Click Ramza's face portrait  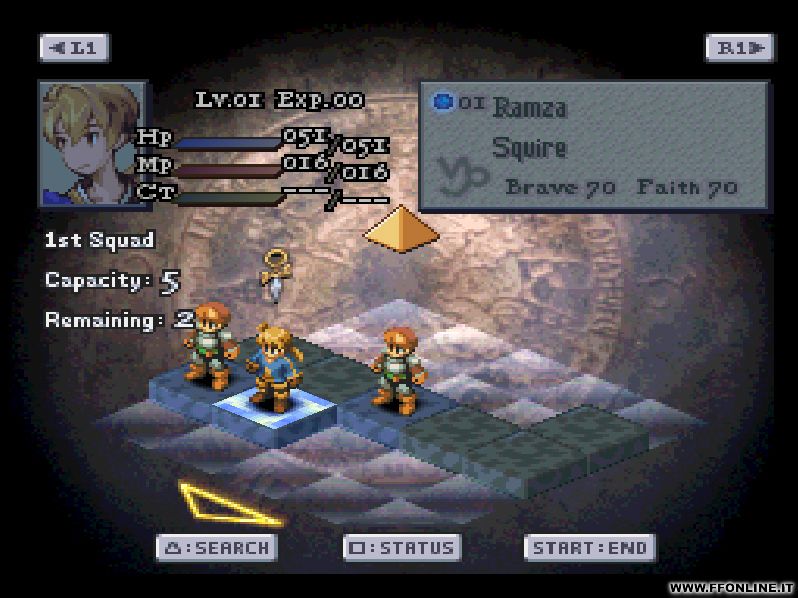point(92,143)
